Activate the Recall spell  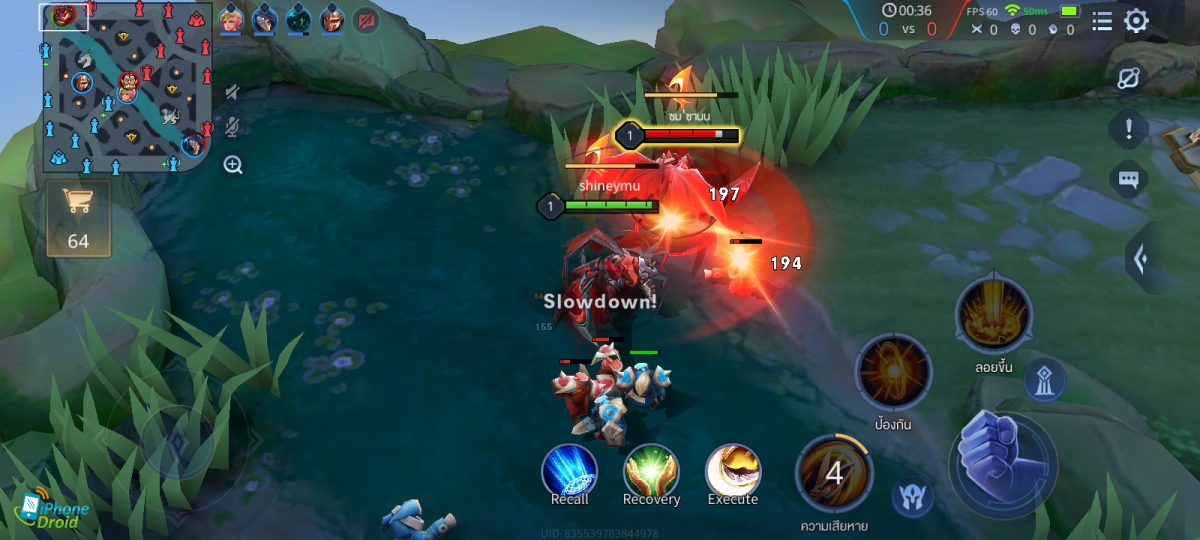(570, 472)
